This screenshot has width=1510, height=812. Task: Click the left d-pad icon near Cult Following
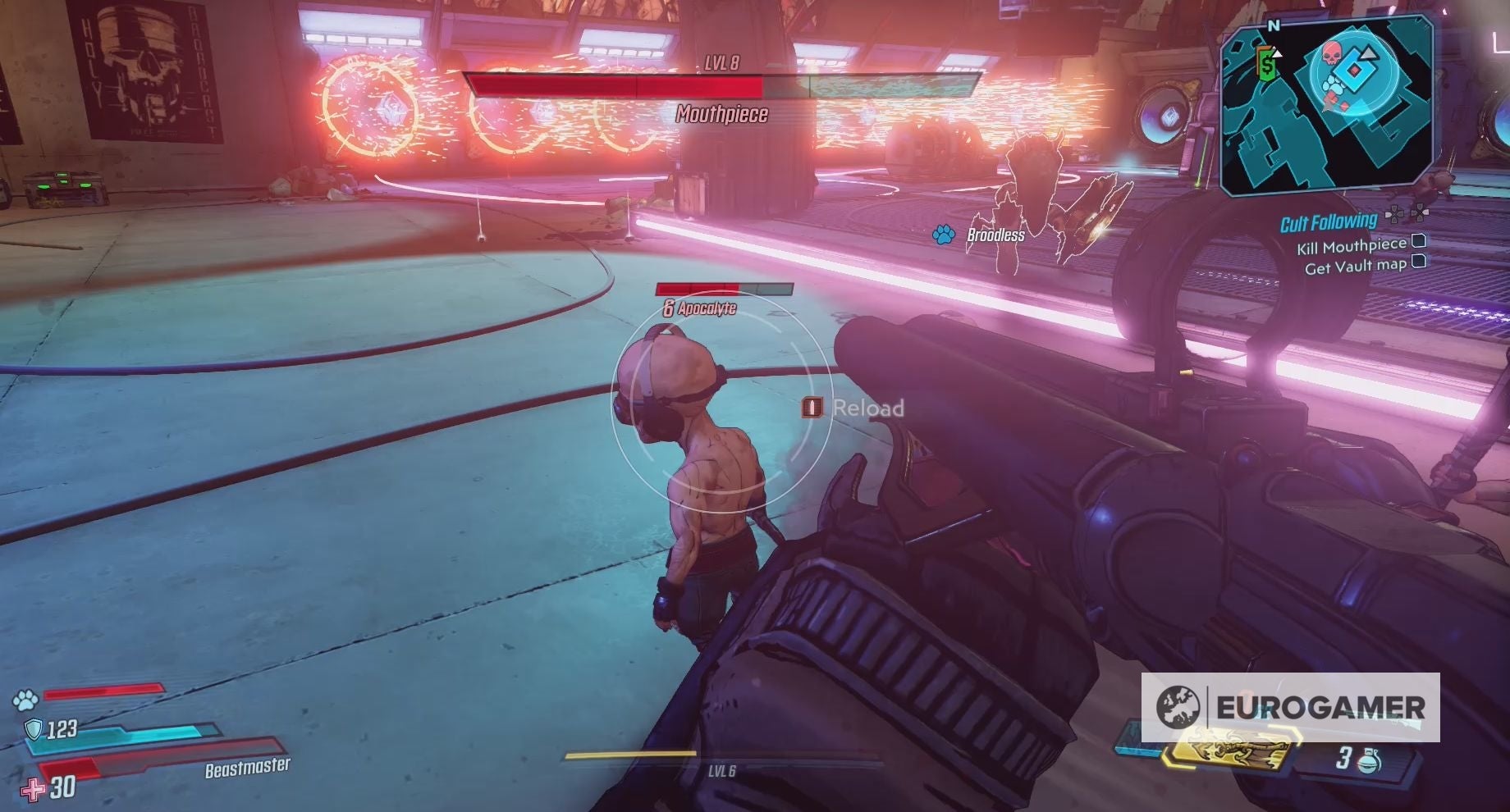(x=1393, y=215)
